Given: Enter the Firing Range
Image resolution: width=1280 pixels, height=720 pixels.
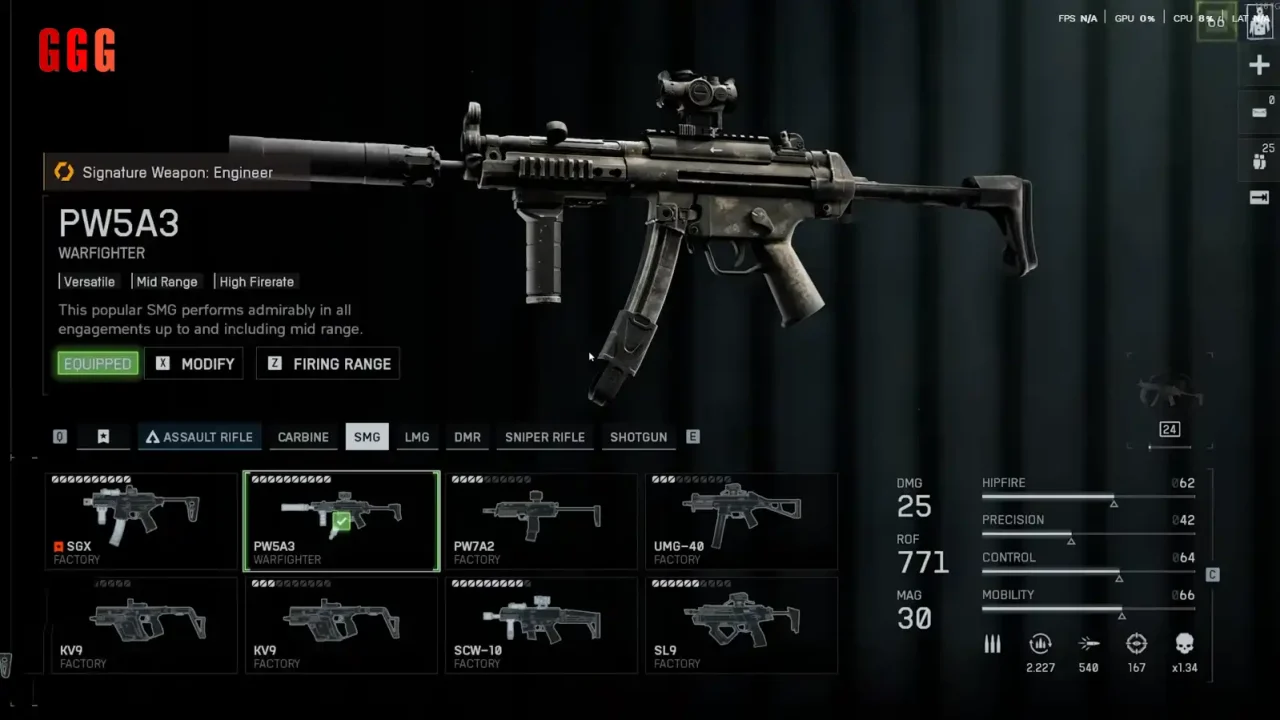Looking at the screenshot, I should click(328, 364).
